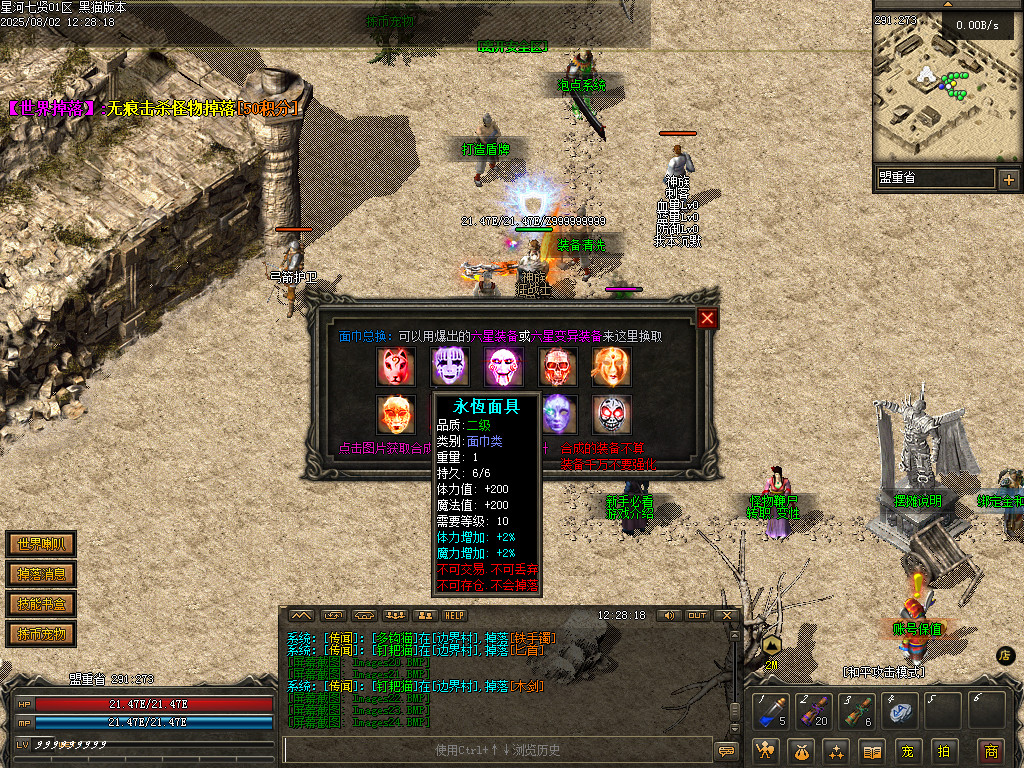This screenshot has height=768, width=1024.
Task: Choose the purple striped mask
Action: point(450,367)
